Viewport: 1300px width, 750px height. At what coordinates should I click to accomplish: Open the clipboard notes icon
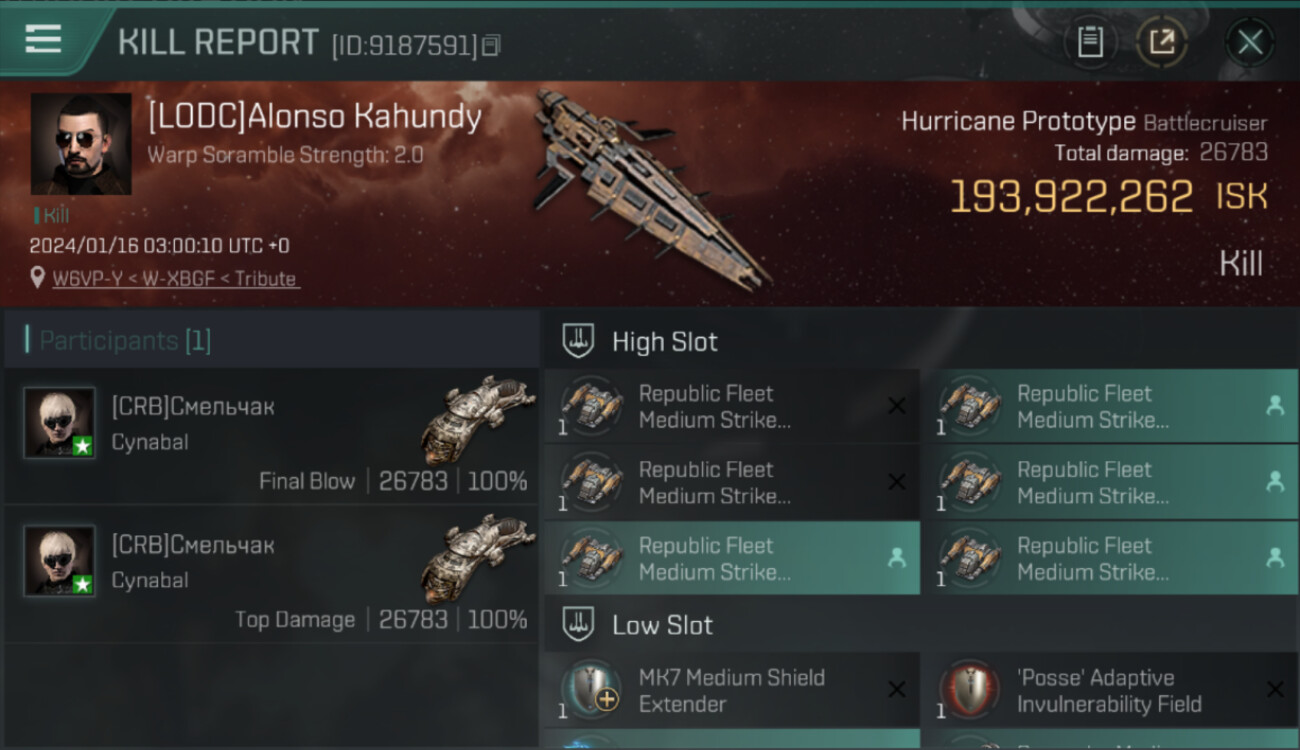pos(1090,42)
